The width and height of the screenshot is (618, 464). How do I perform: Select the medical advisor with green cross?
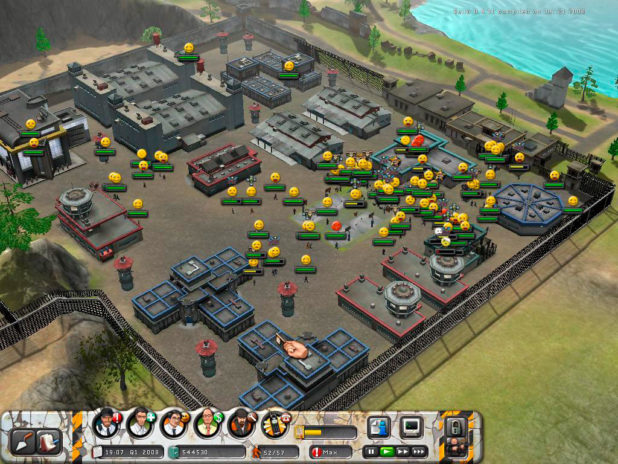click(x=139, y=424)
